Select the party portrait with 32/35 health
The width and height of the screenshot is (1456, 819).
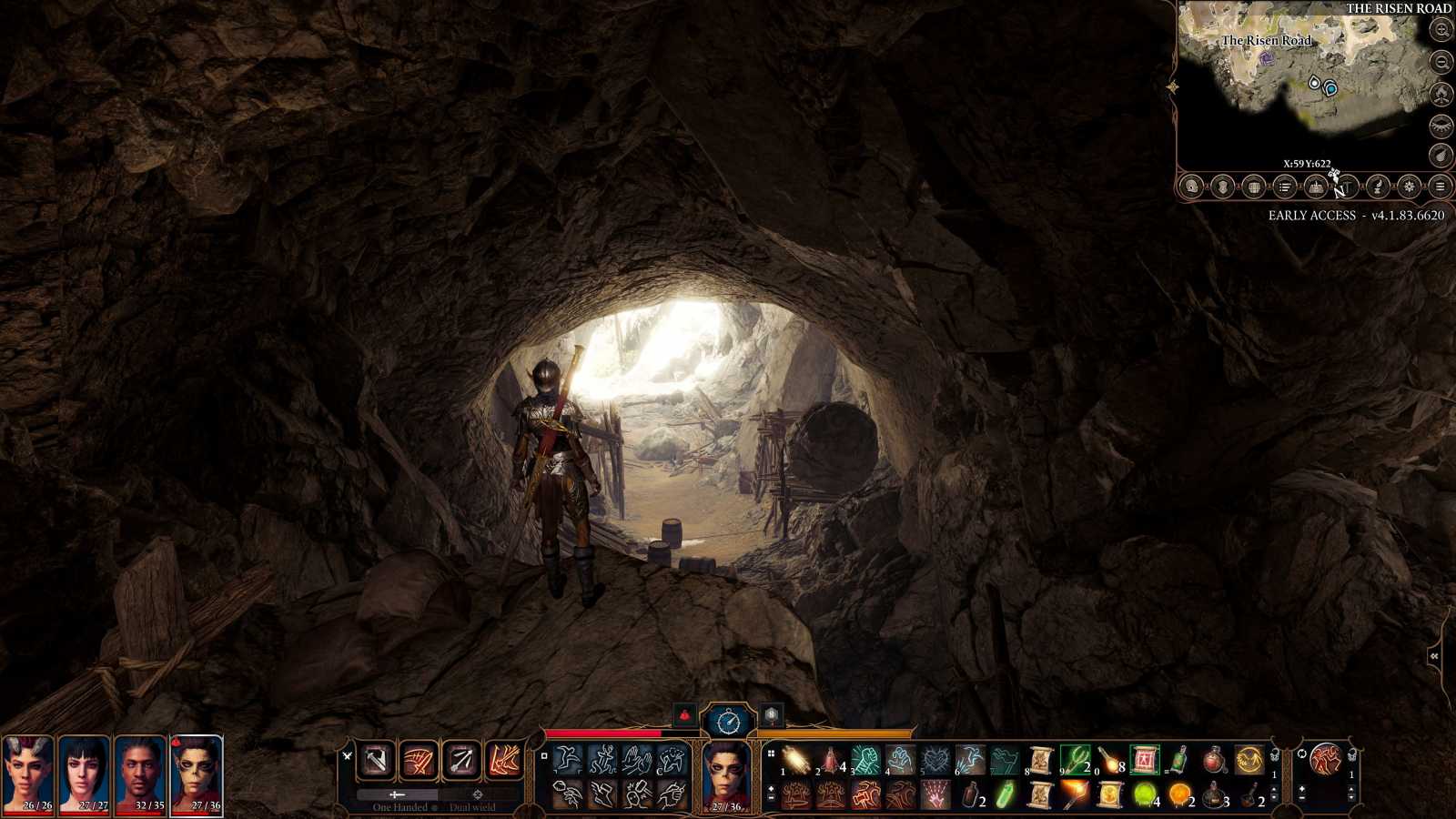(140, 775)
